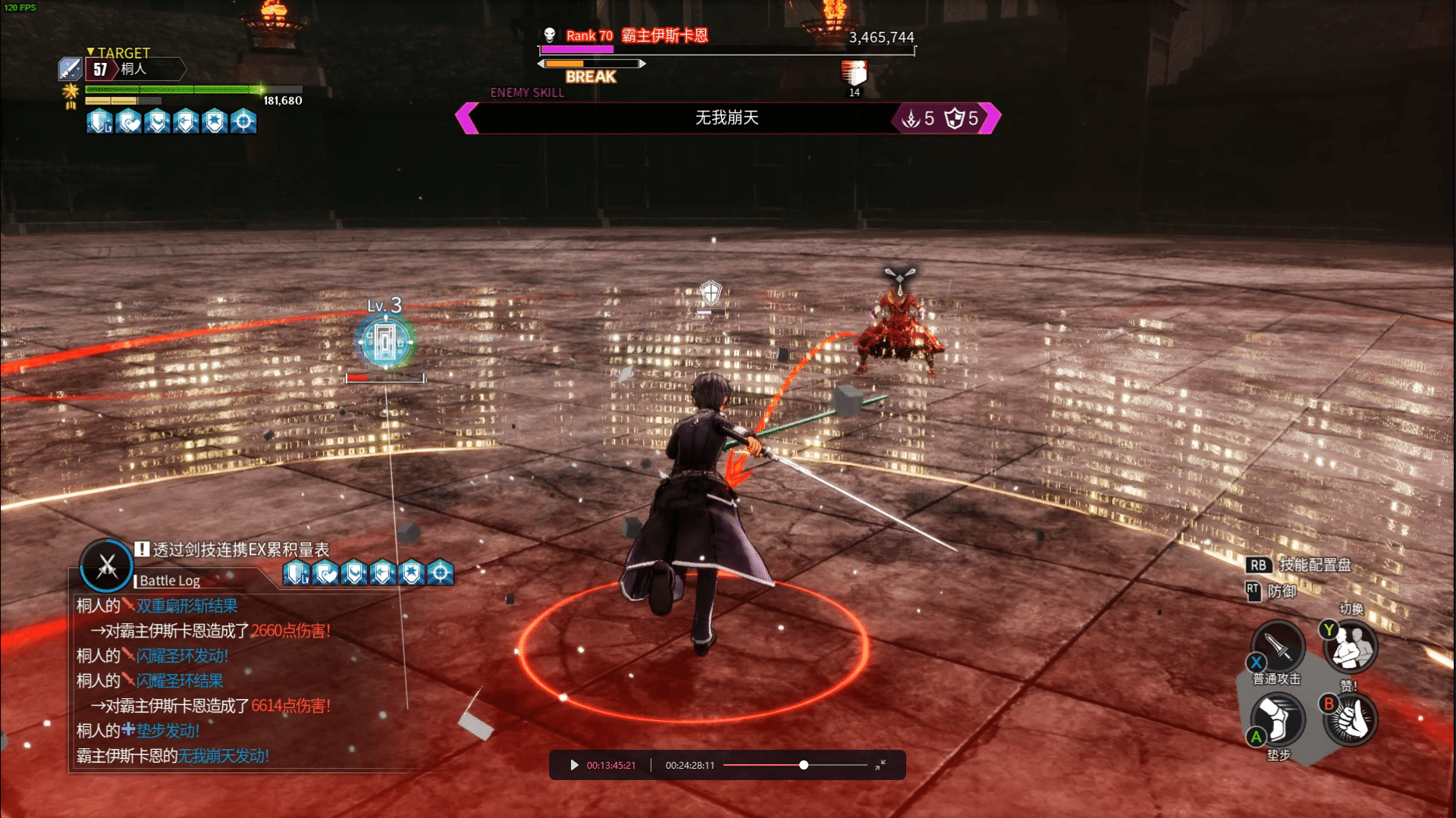Click the video seek bar handle
1456x818 pixels.
804,765
